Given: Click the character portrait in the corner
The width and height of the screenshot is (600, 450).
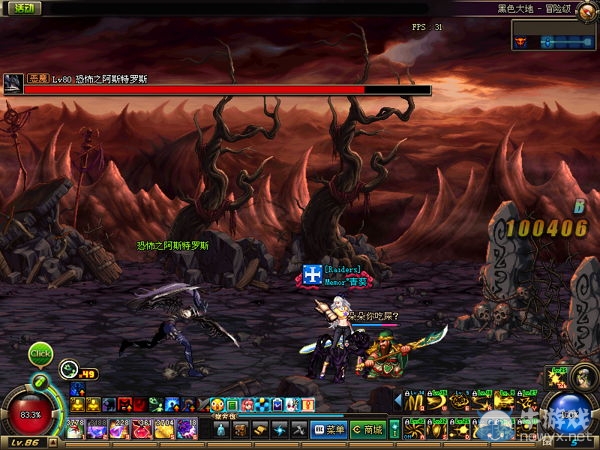Looking at the screenshot, I should pyautogui.click(x=582, y=376).
